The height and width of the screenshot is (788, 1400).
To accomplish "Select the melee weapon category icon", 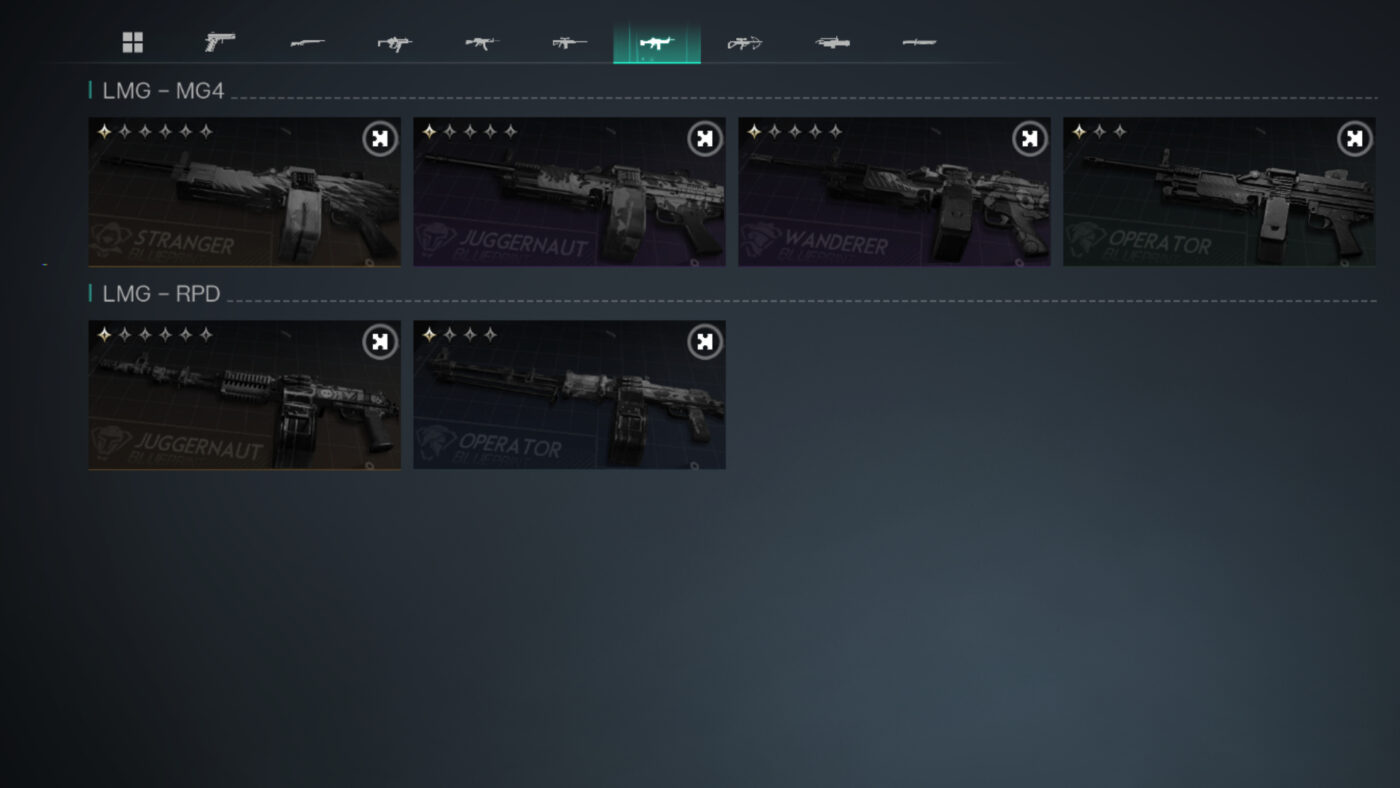I will pos(918,42).
